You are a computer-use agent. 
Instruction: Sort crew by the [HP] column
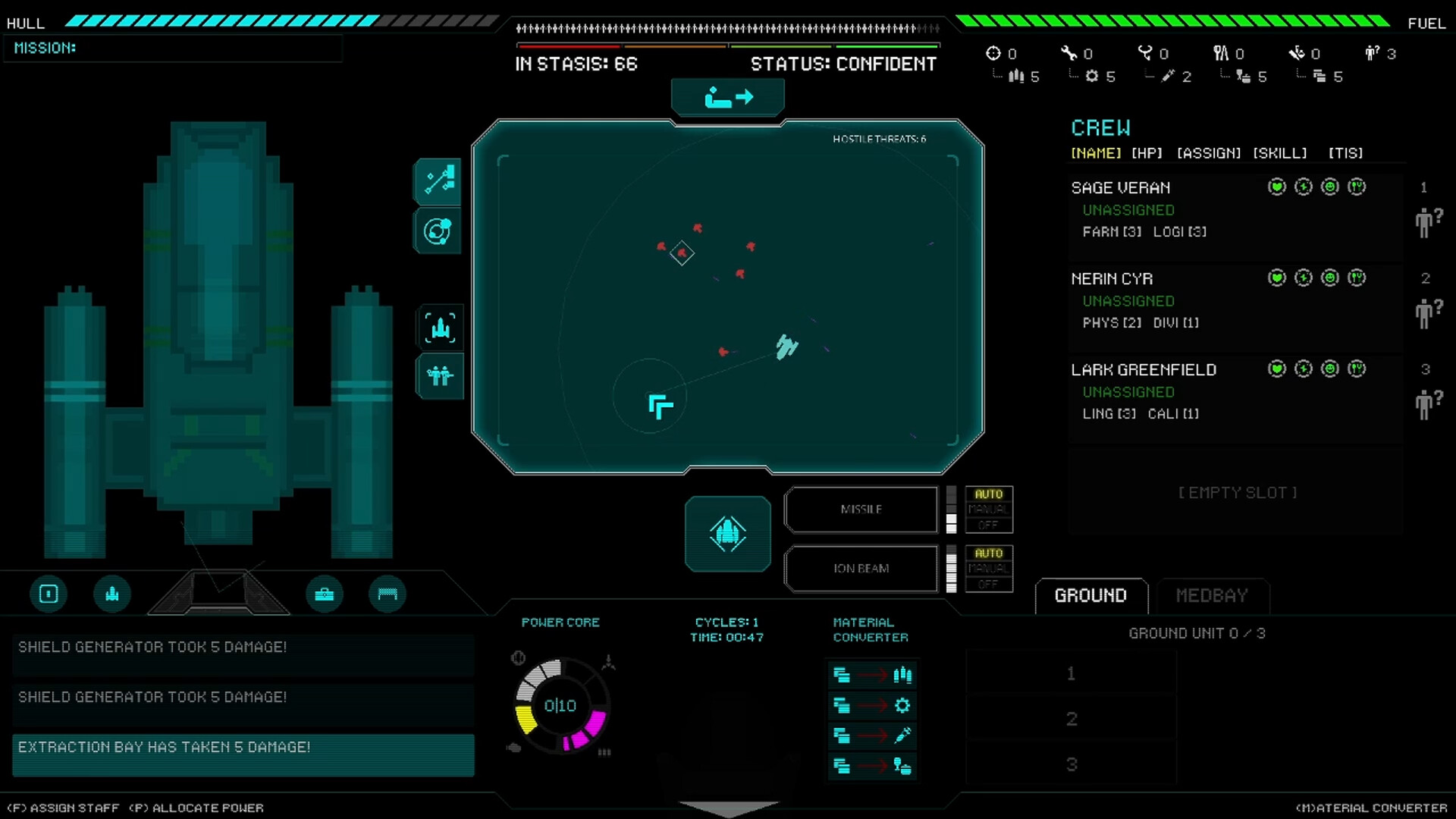(1147, 152)
